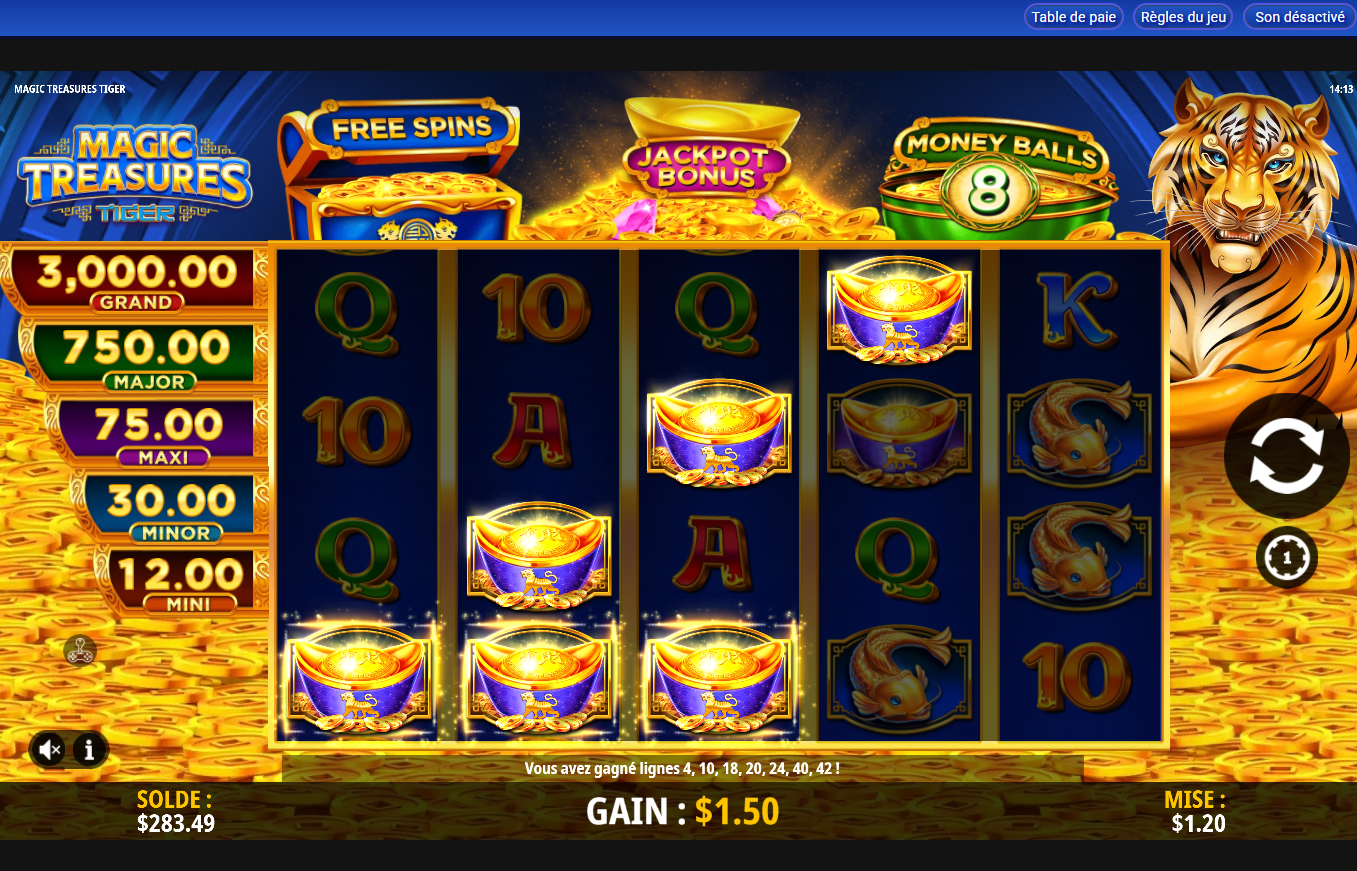Toggle the Son désactivé sound button
1357x871 pixels.
click(1299, 17)
